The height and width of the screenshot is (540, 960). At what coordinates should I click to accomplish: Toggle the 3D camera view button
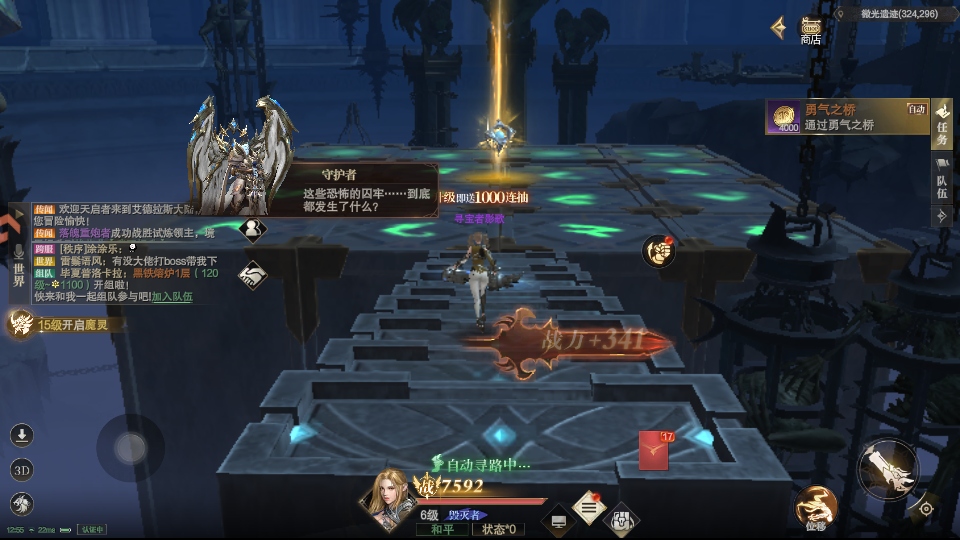click(x=22, y=470)
